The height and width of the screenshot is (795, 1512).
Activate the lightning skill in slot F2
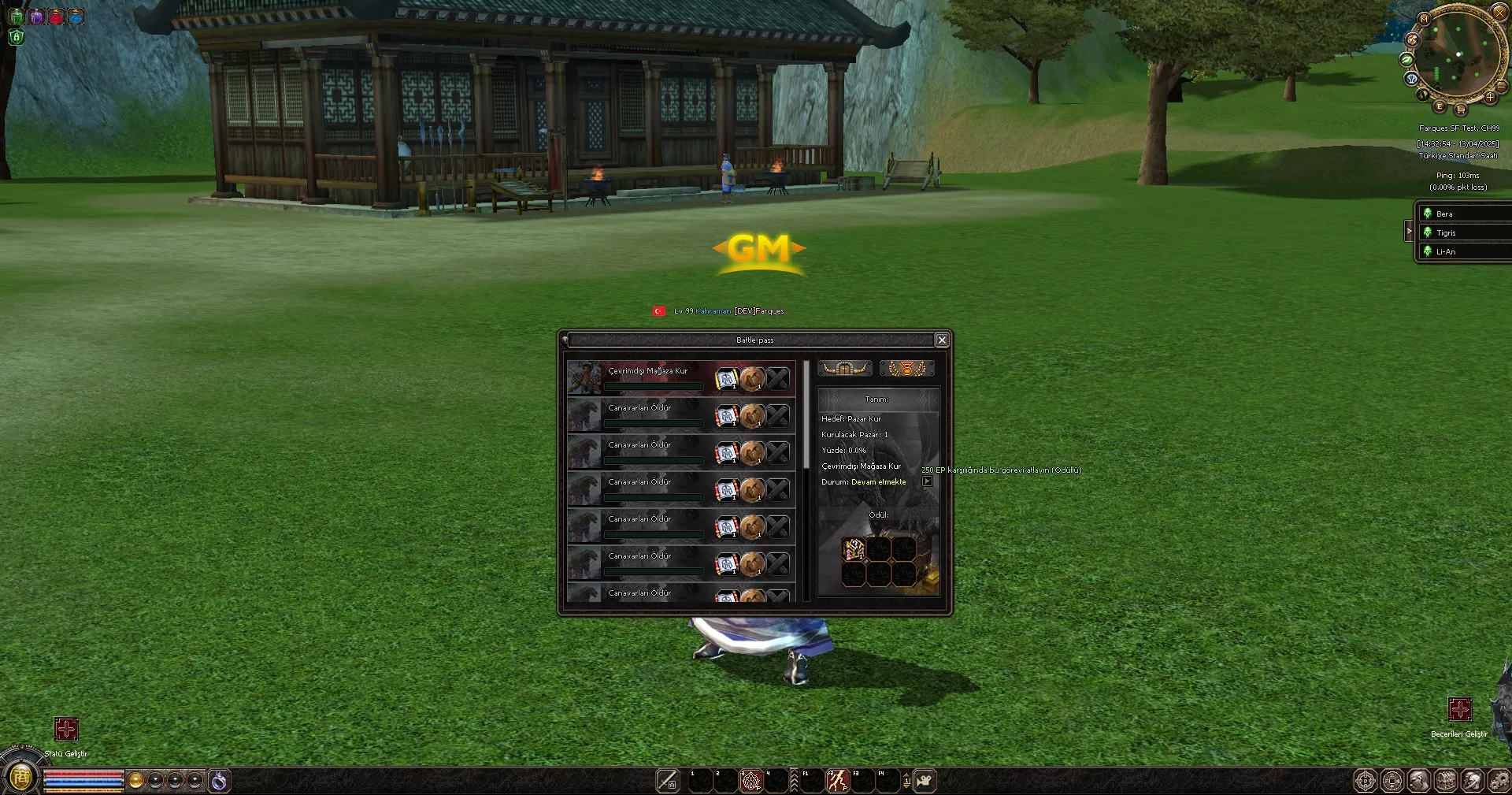coord(837,781)
